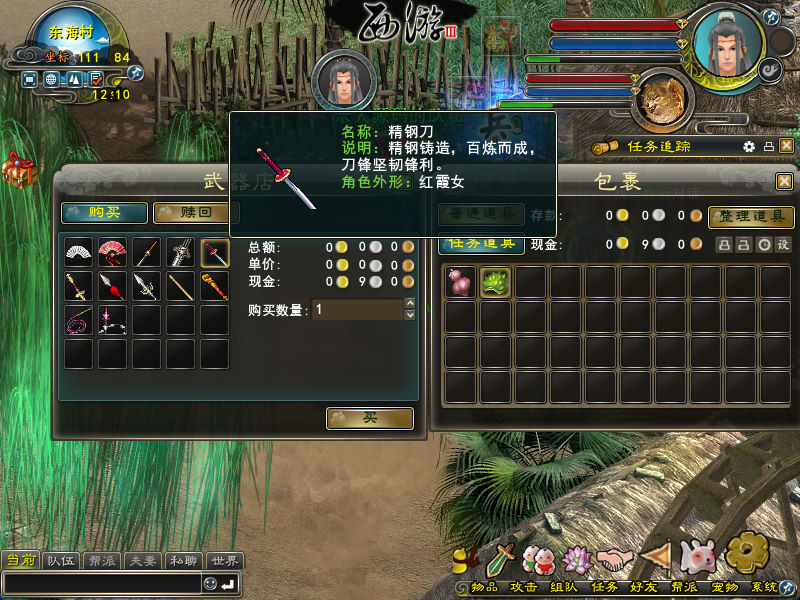800x600 pixels.
Task: Increase the purchase quantity with the up arrow
Action: pyautogui.click(x=409, y=303)
